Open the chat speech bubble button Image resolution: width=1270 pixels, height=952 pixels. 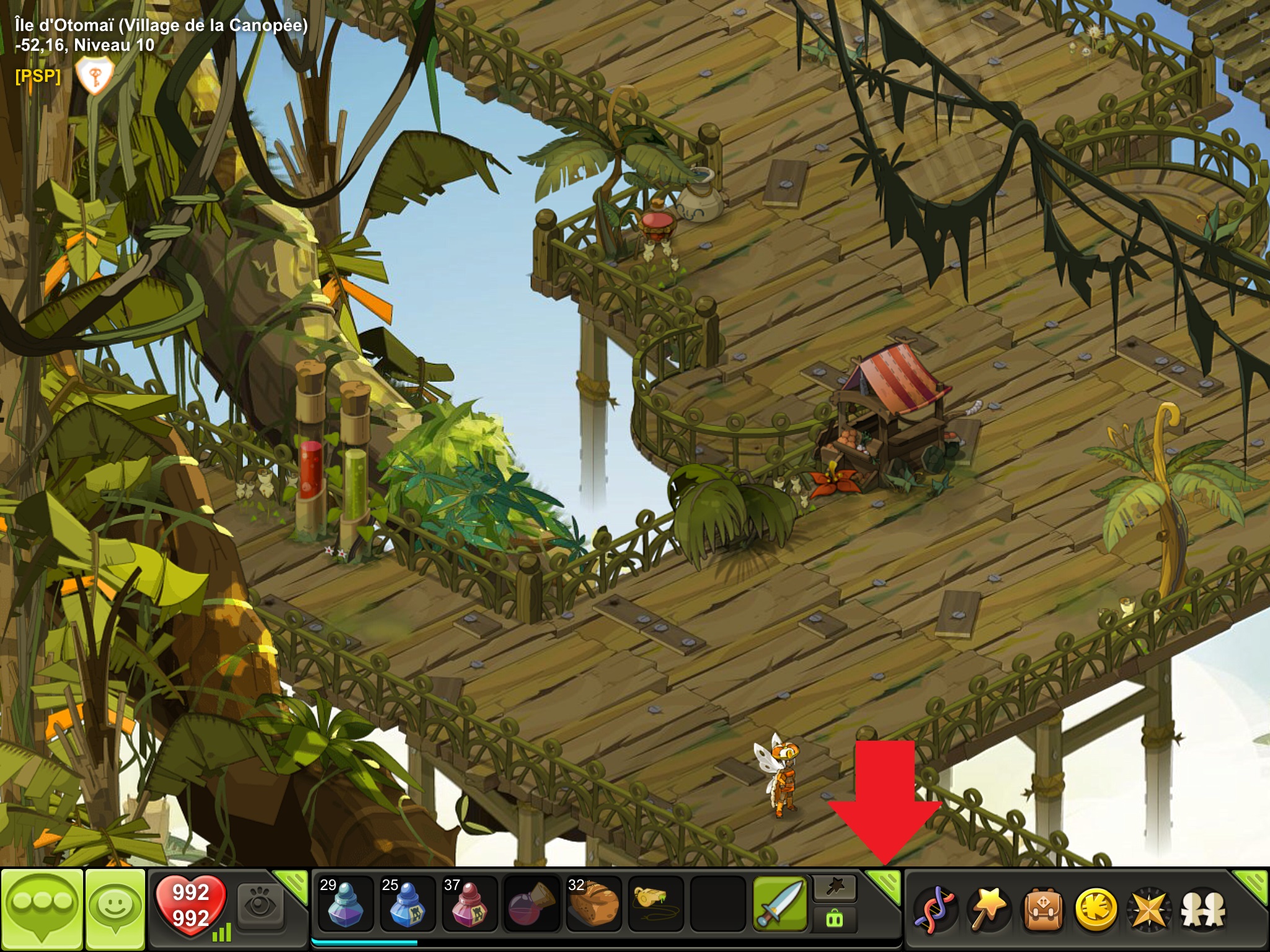click(42, 909)
